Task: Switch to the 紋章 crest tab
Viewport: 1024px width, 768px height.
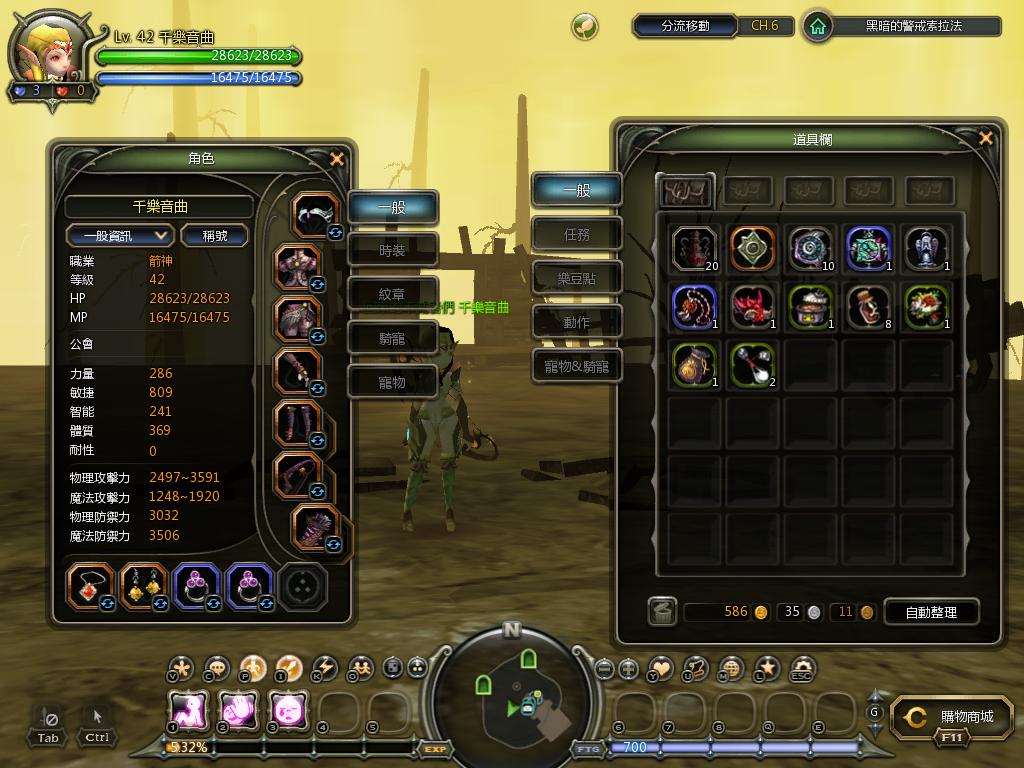Action: [393, 294]
